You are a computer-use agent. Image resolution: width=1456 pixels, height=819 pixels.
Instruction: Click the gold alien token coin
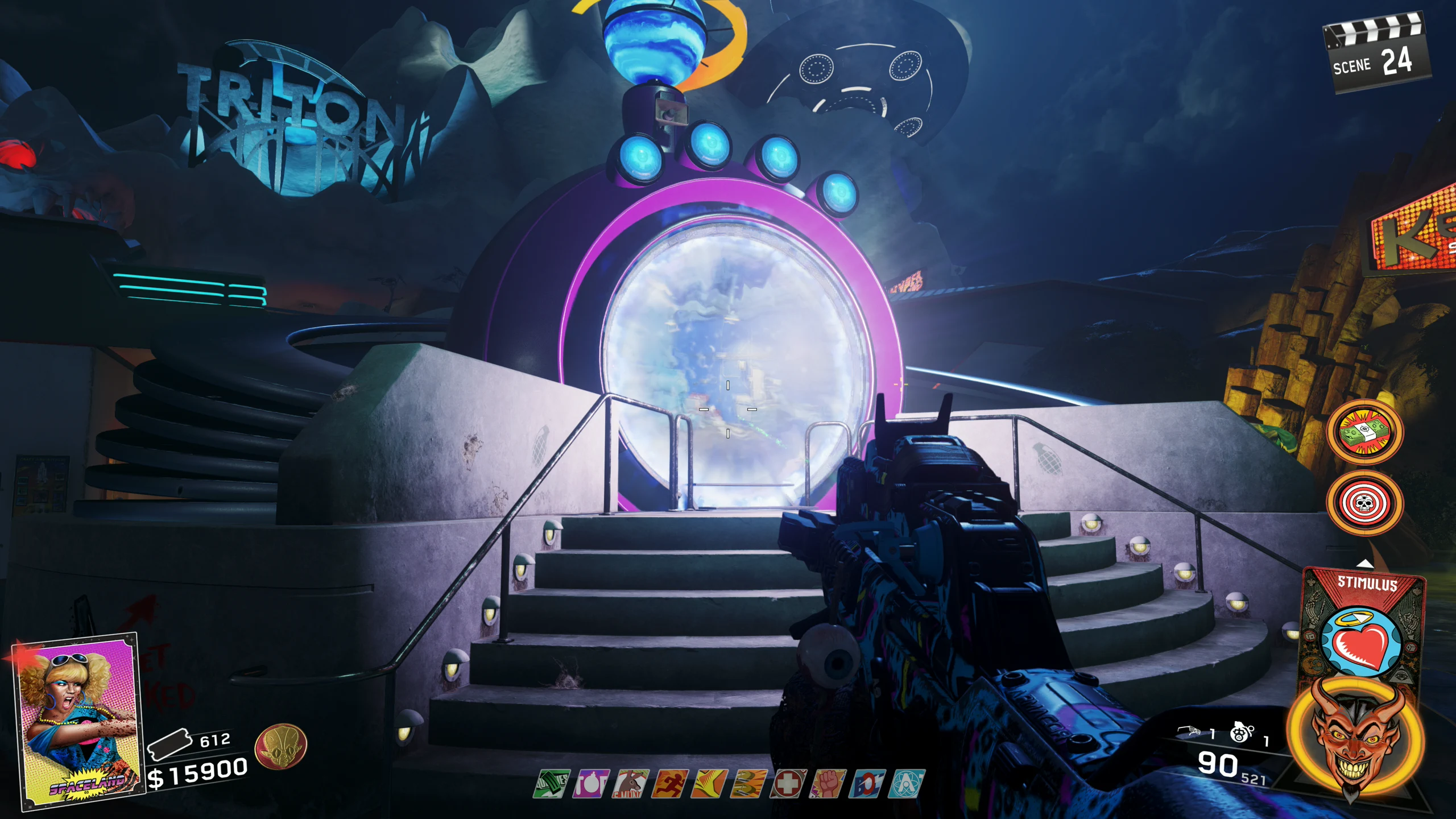tap(281, 746)
